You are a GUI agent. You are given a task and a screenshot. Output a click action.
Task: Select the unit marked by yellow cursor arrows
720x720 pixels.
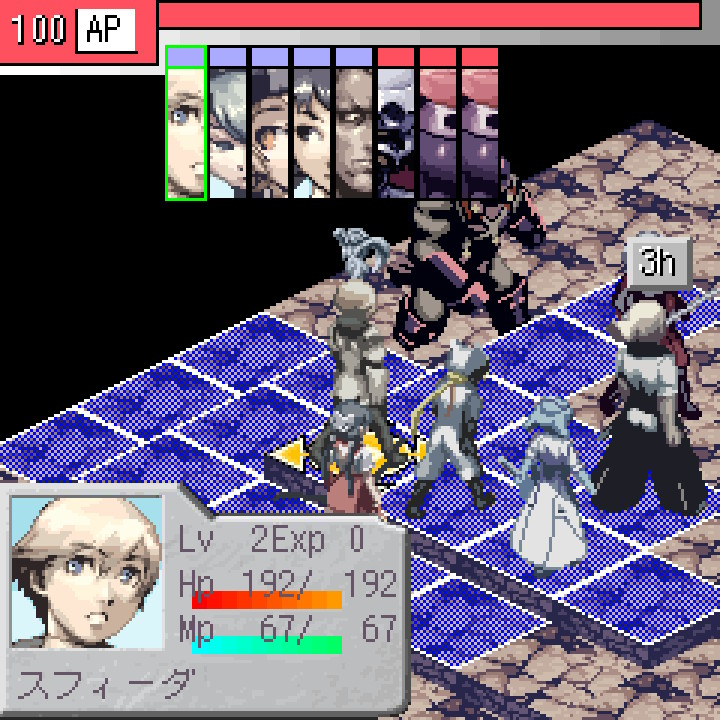click(350, 455)
